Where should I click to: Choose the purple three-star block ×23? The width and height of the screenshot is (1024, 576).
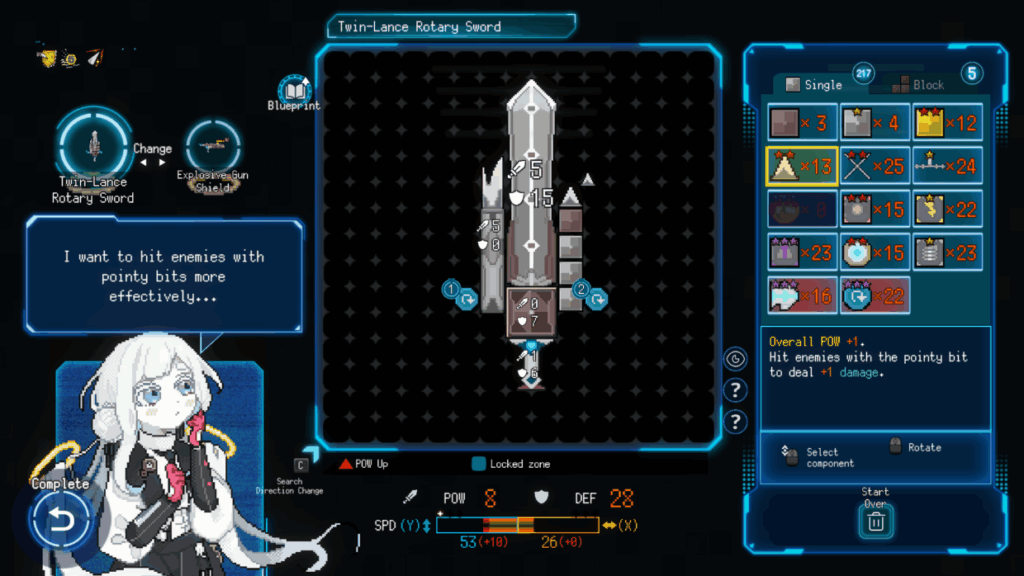pos(802,252)
